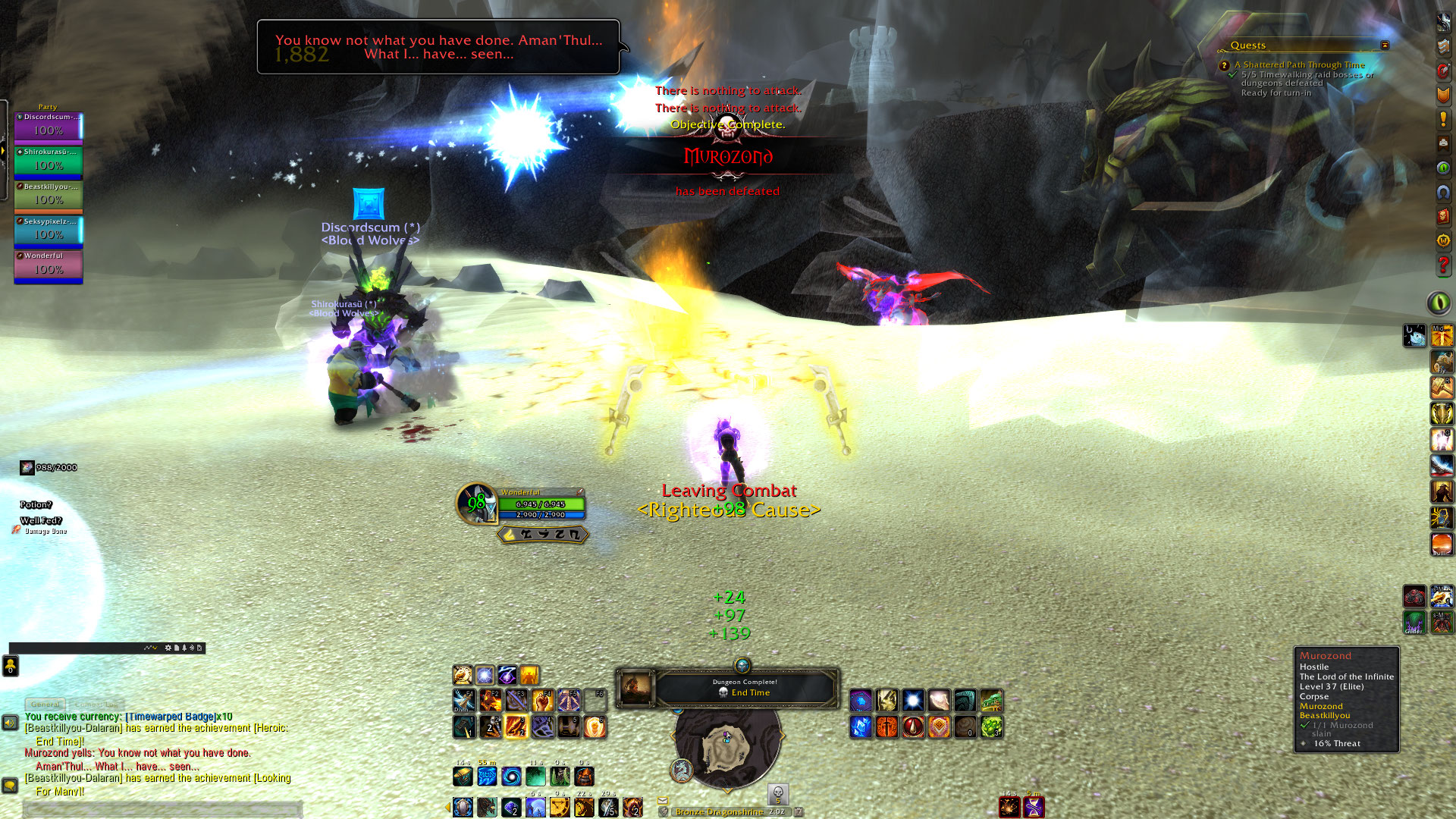The height and width of the screenshot is (819, 1456).
Task: Open the mail envelope notification icon
Action: [x=662, y=800]
